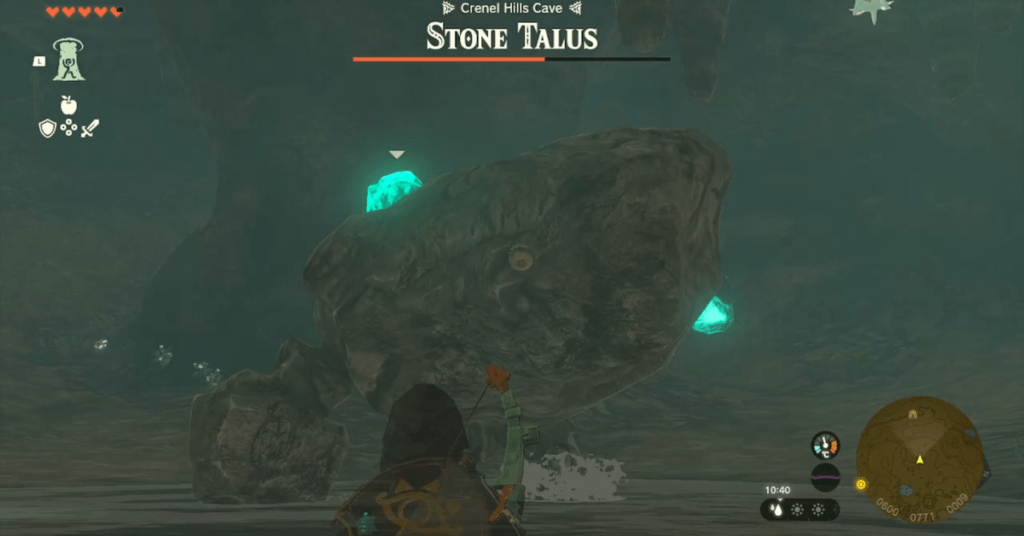Select the yellow quest marker beside the minimap

pos(860,485)
